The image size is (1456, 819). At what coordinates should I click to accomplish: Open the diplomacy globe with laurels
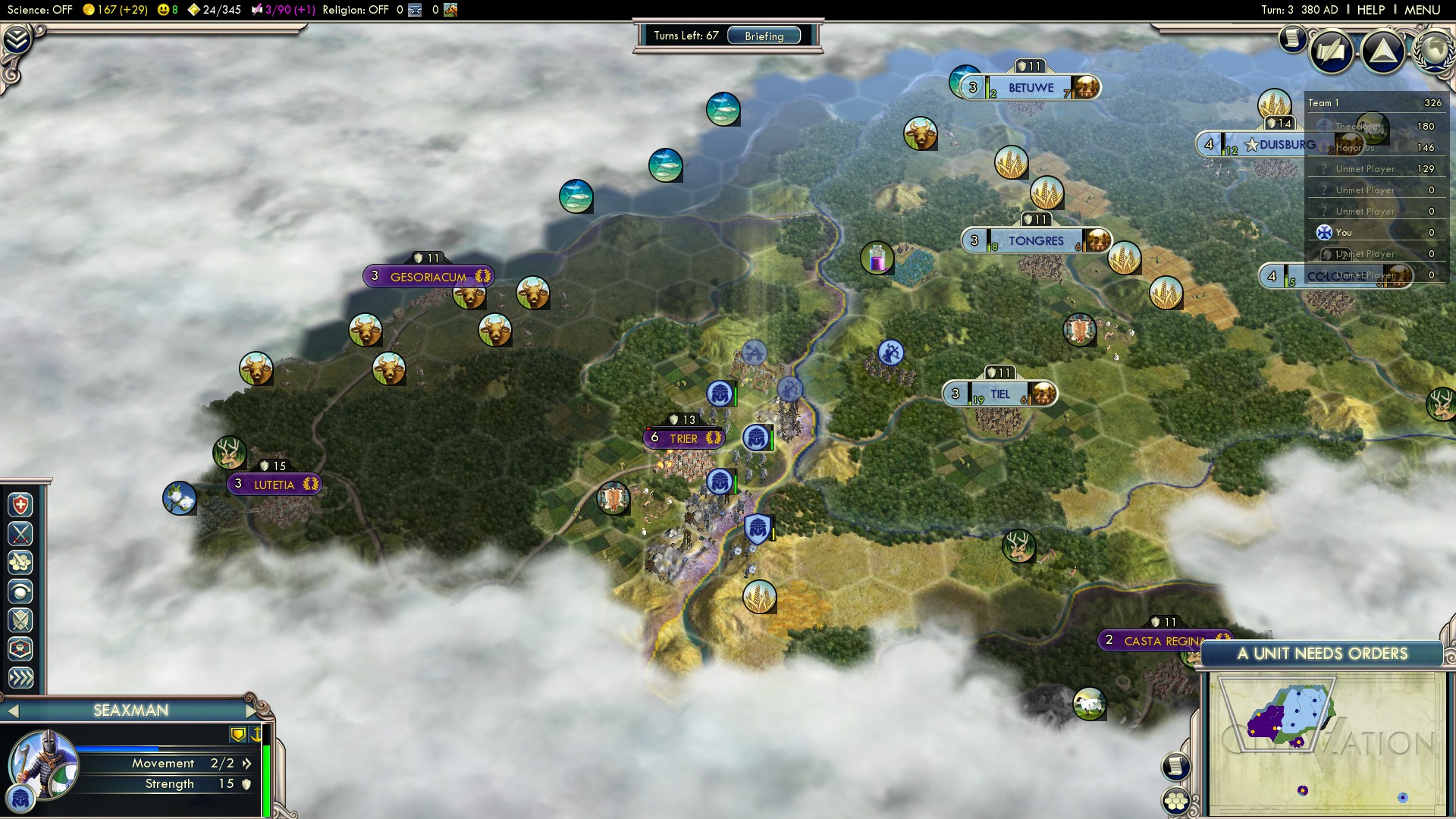tap(1434, 50)
